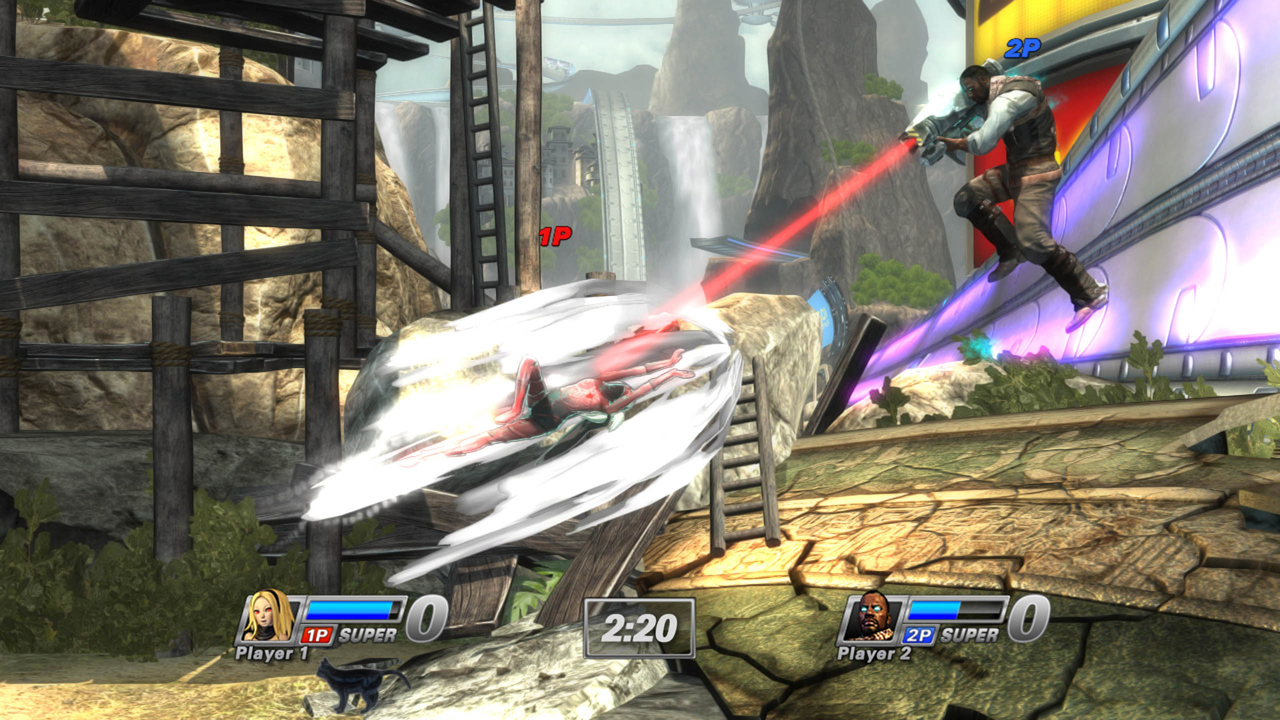Select Player 2's bearded character portrait
This screenshot has width=1280, height=720.
pos(872,617)
